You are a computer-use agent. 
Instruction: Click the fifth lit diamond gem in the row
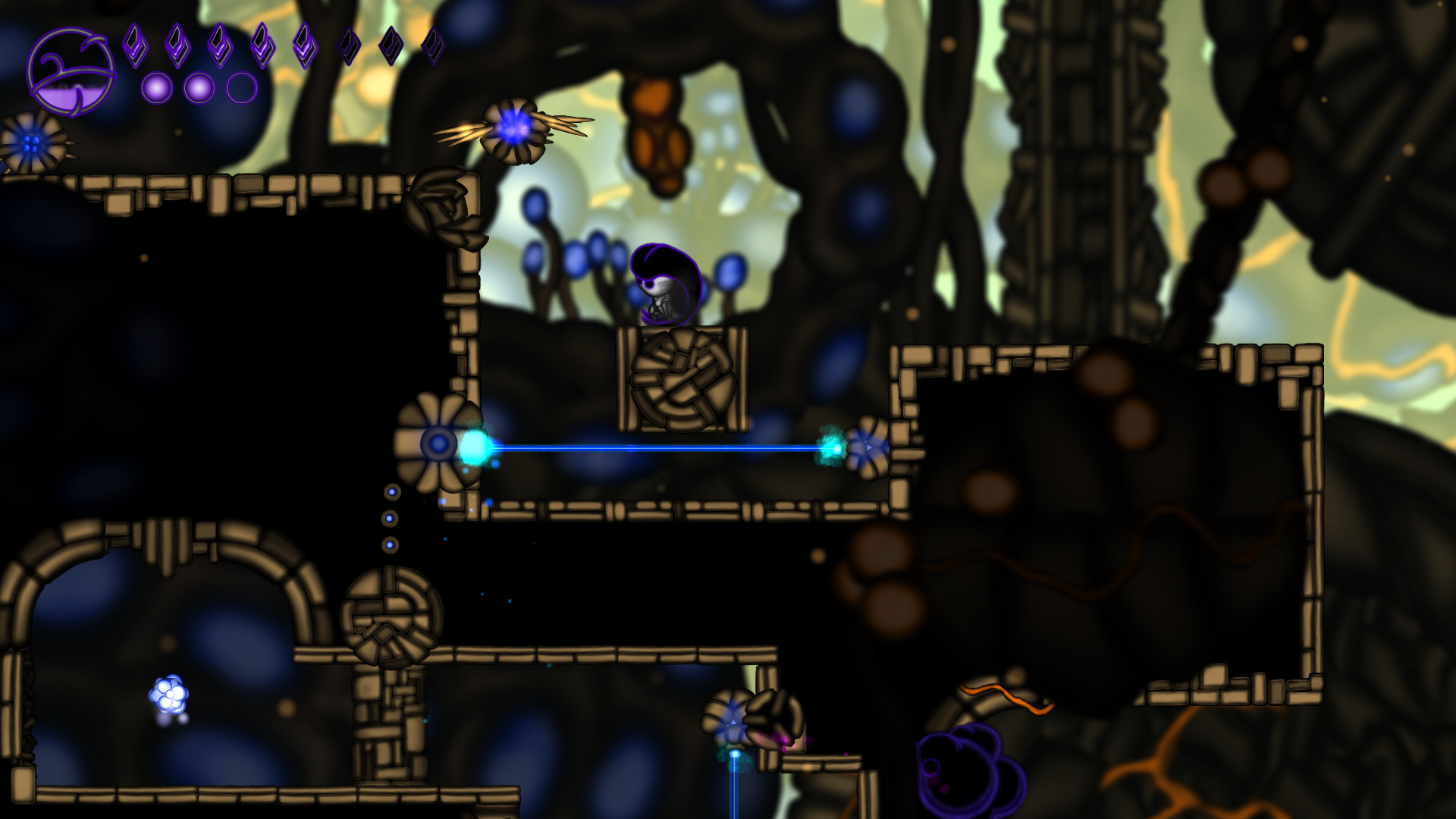pyautogui.click(x=303, y=47)
